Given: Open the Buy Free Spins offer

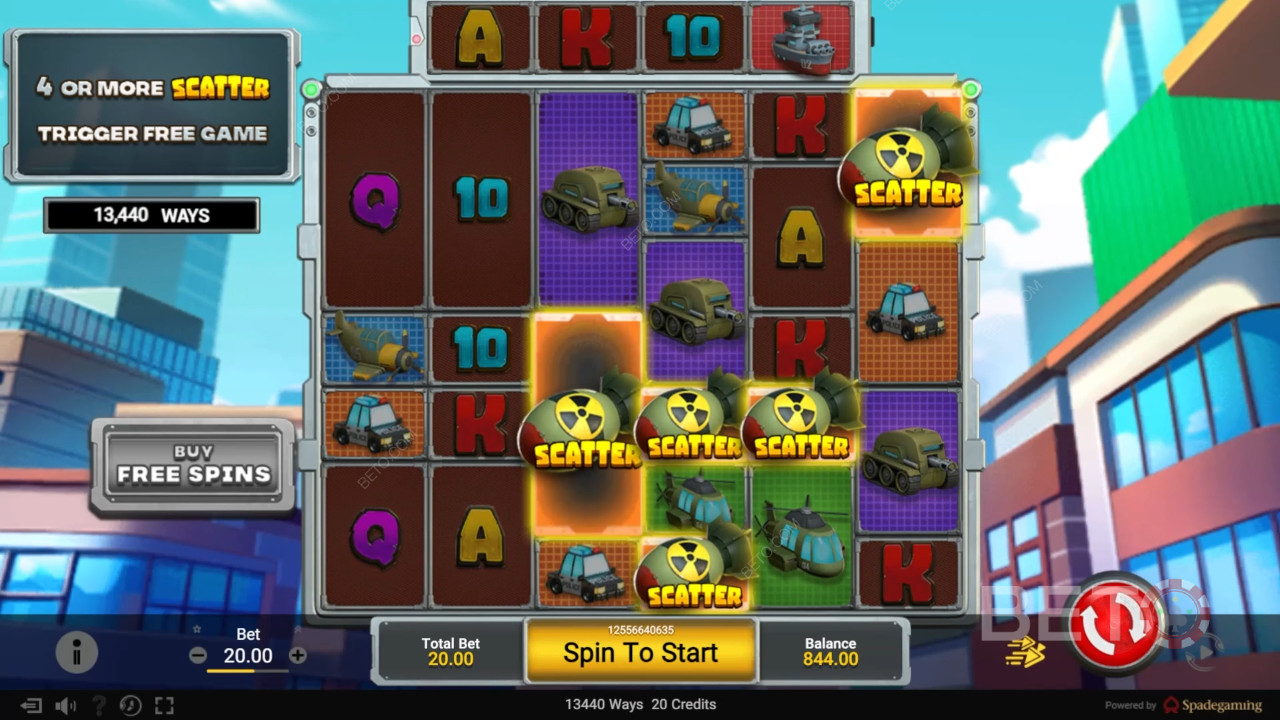Looking at the screenshot, I should coord(193,466).
